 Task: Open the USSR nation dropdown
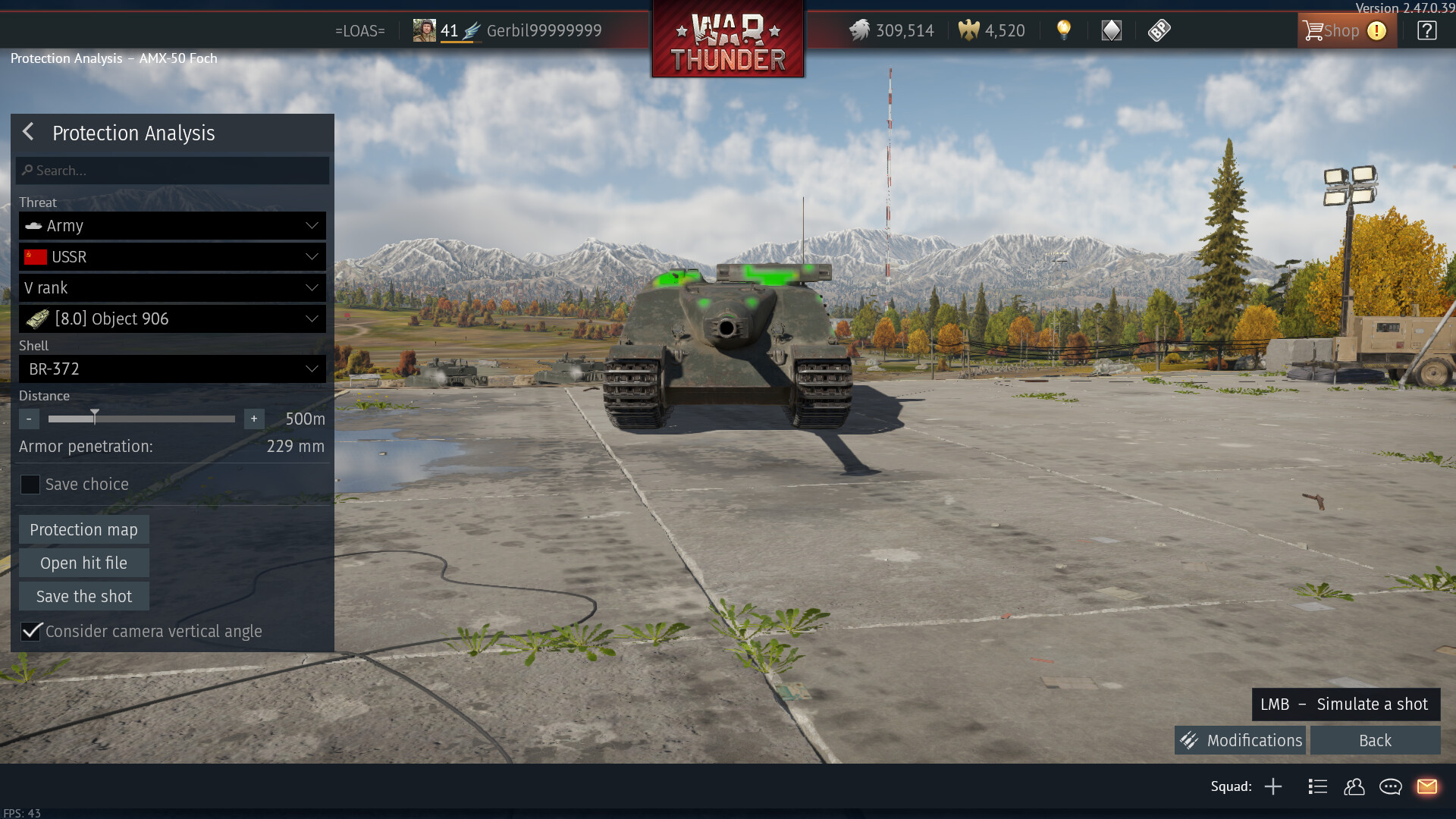click(173, 257)
